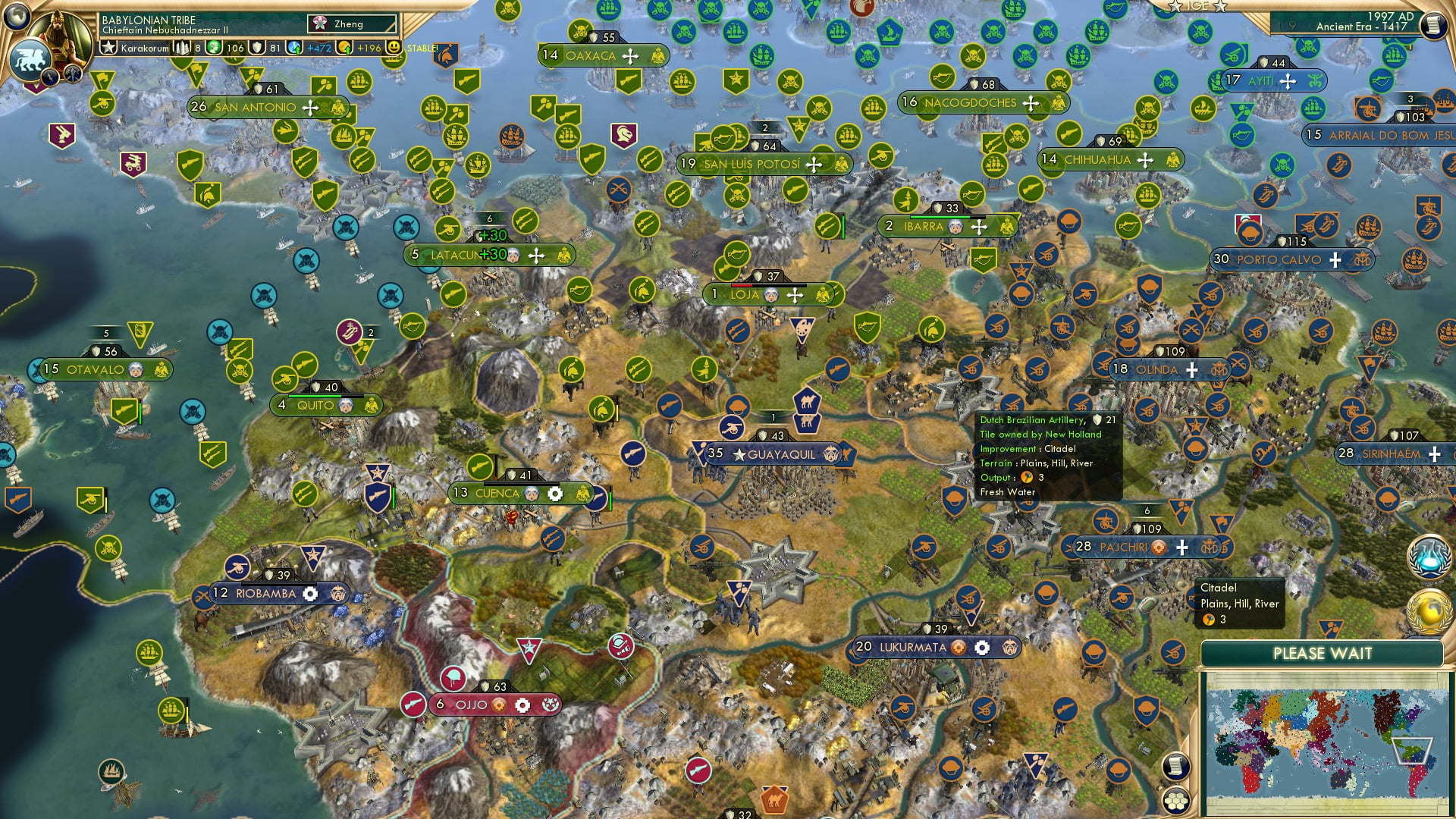Click the shield icon showing 81

coord(257,46)
